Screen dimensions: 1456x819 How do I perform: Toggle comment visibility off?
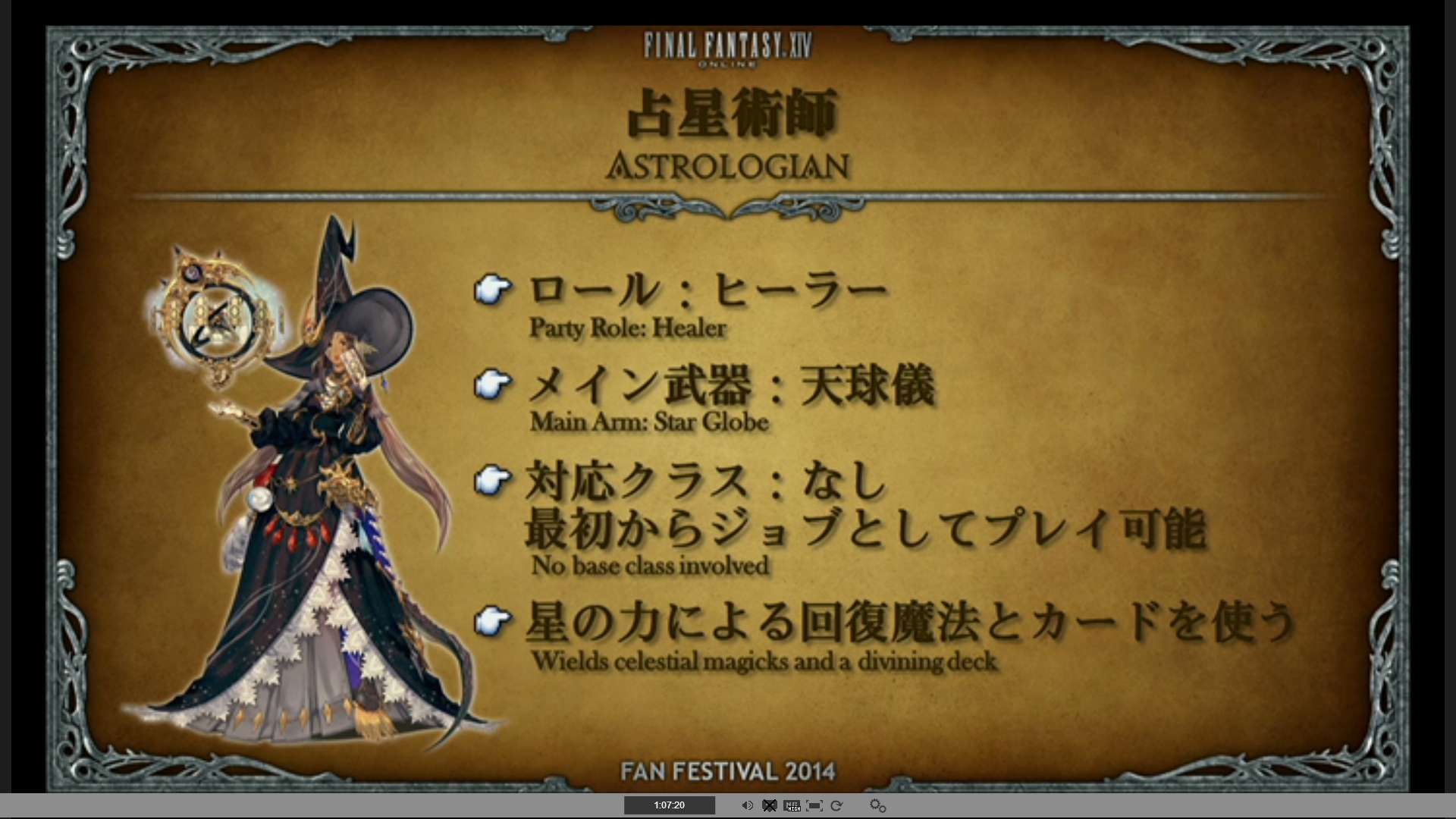pos(770,806)
